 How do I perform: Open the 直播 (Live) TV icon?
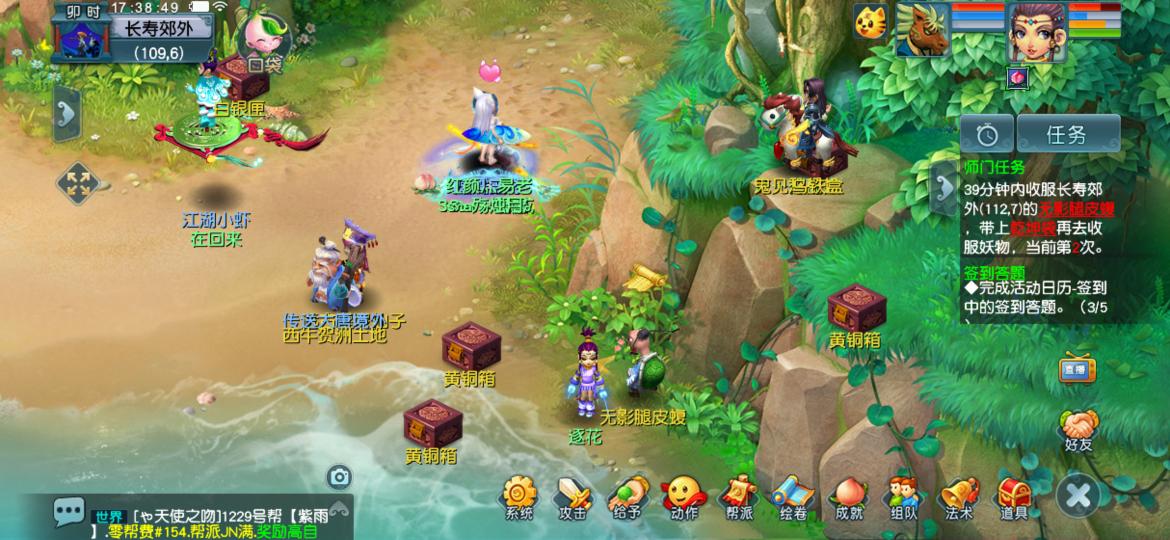1075,367
